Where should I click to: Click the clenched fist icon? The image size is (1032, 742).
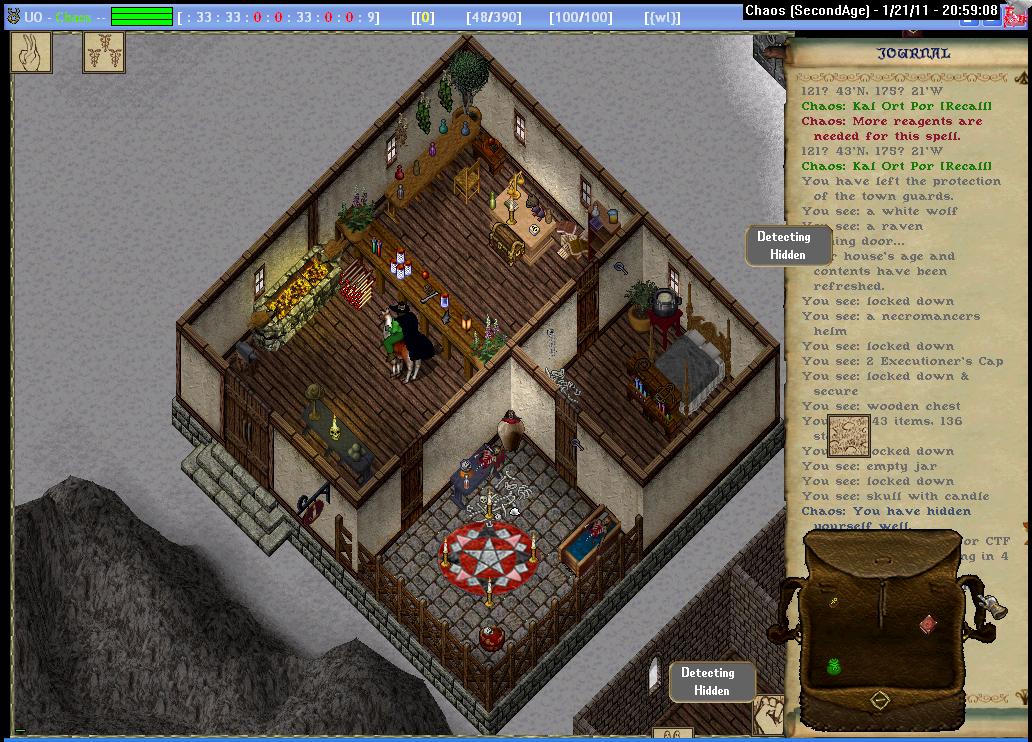click(x=768, y=712)
